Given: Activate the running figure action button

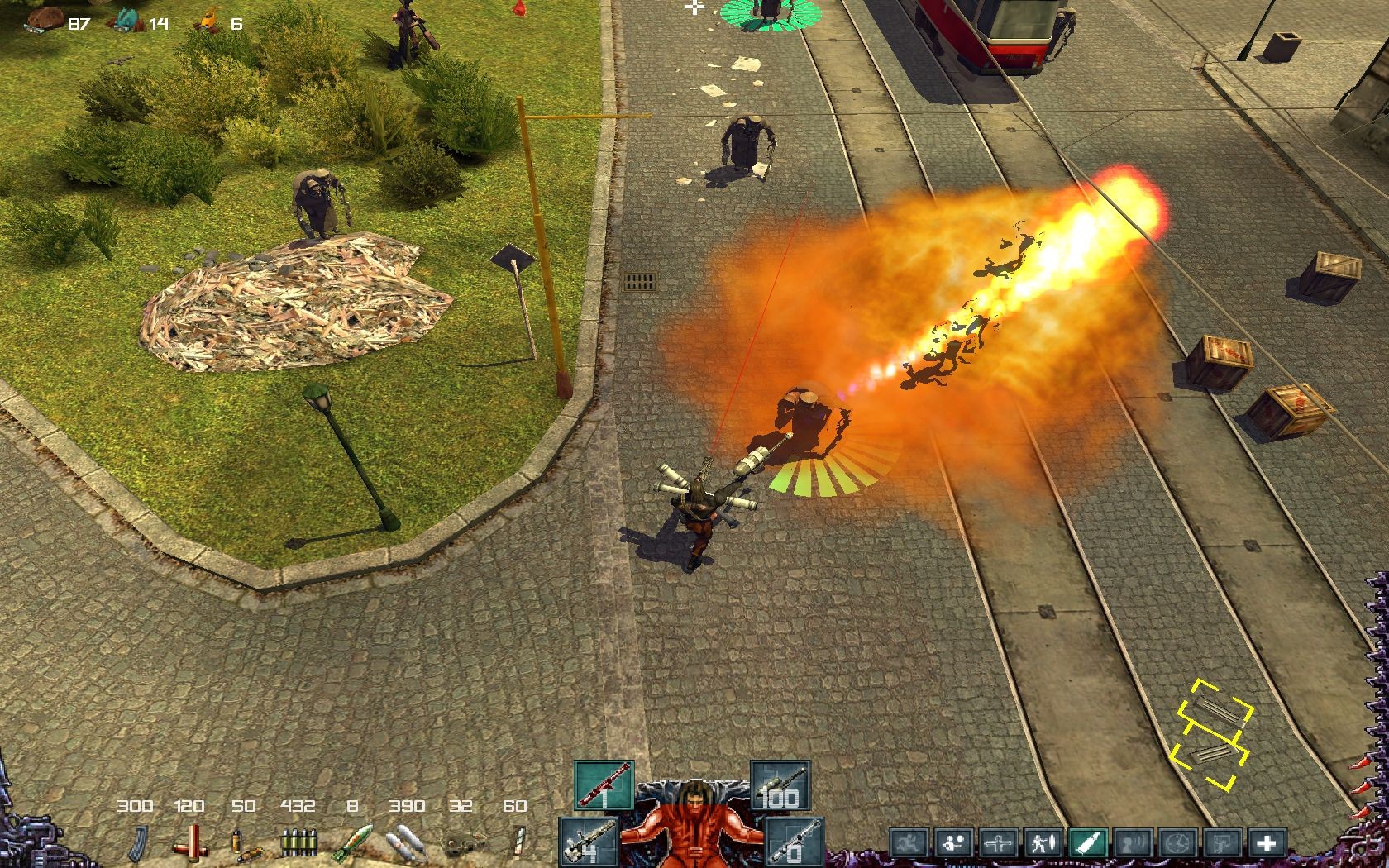Looking at the screenshot, I should coord(908,844).
